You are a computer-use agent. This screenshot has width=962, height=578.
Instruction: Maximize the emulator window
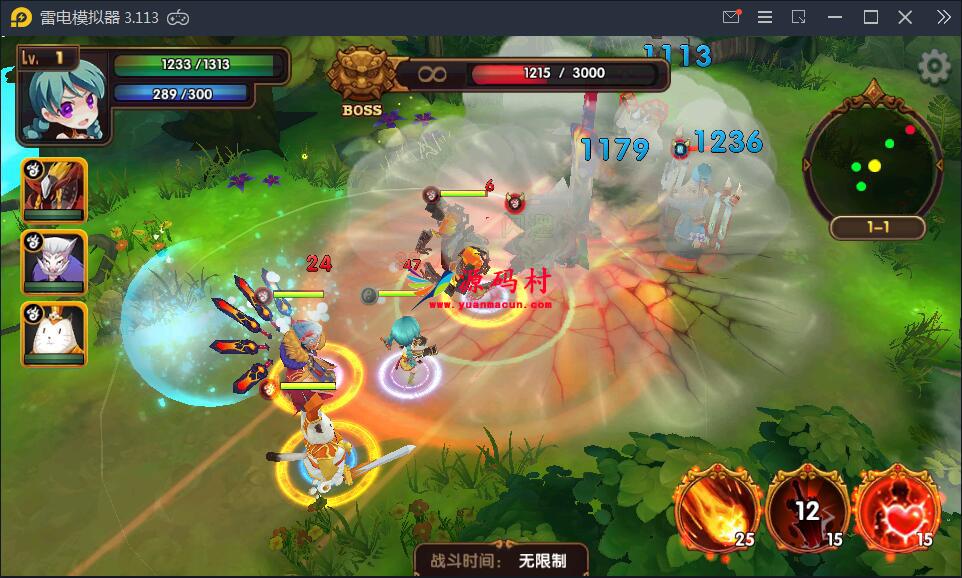[870, 17]
